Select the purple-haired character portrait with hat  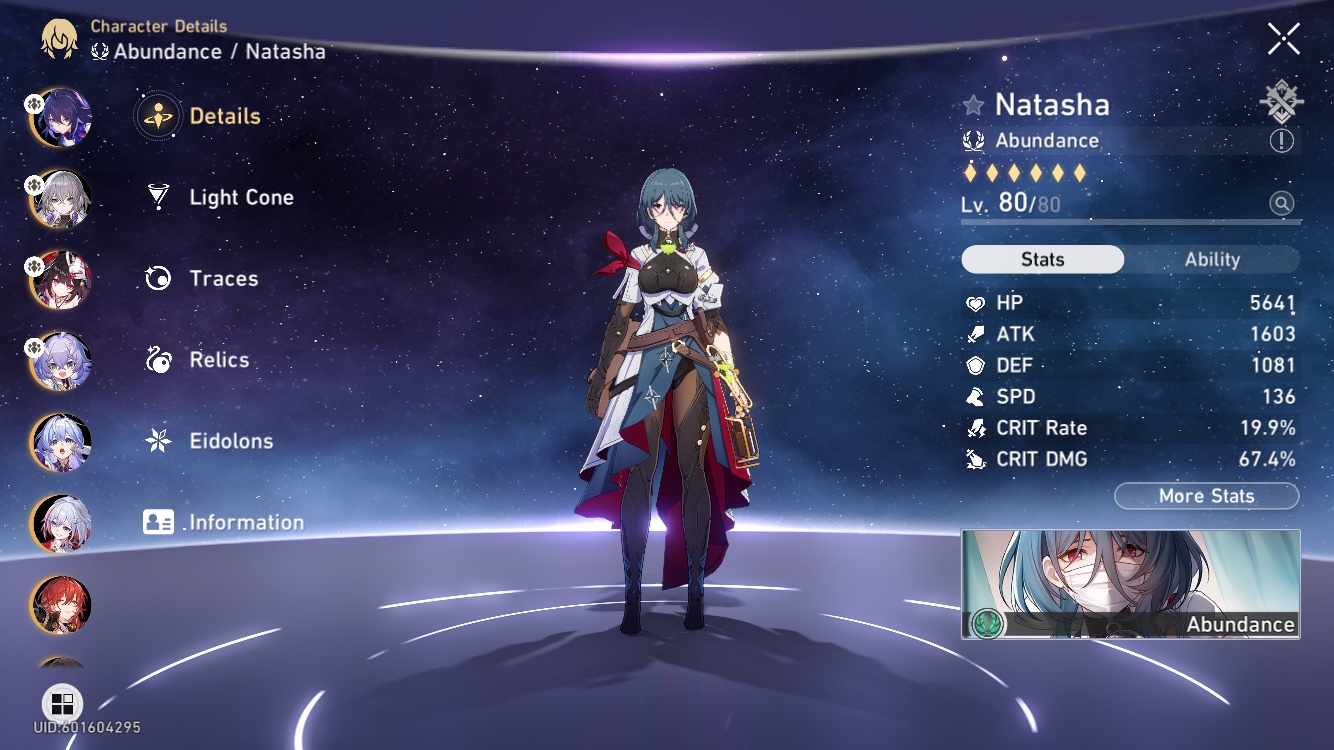pyautogui.click(x=62, y=117)
